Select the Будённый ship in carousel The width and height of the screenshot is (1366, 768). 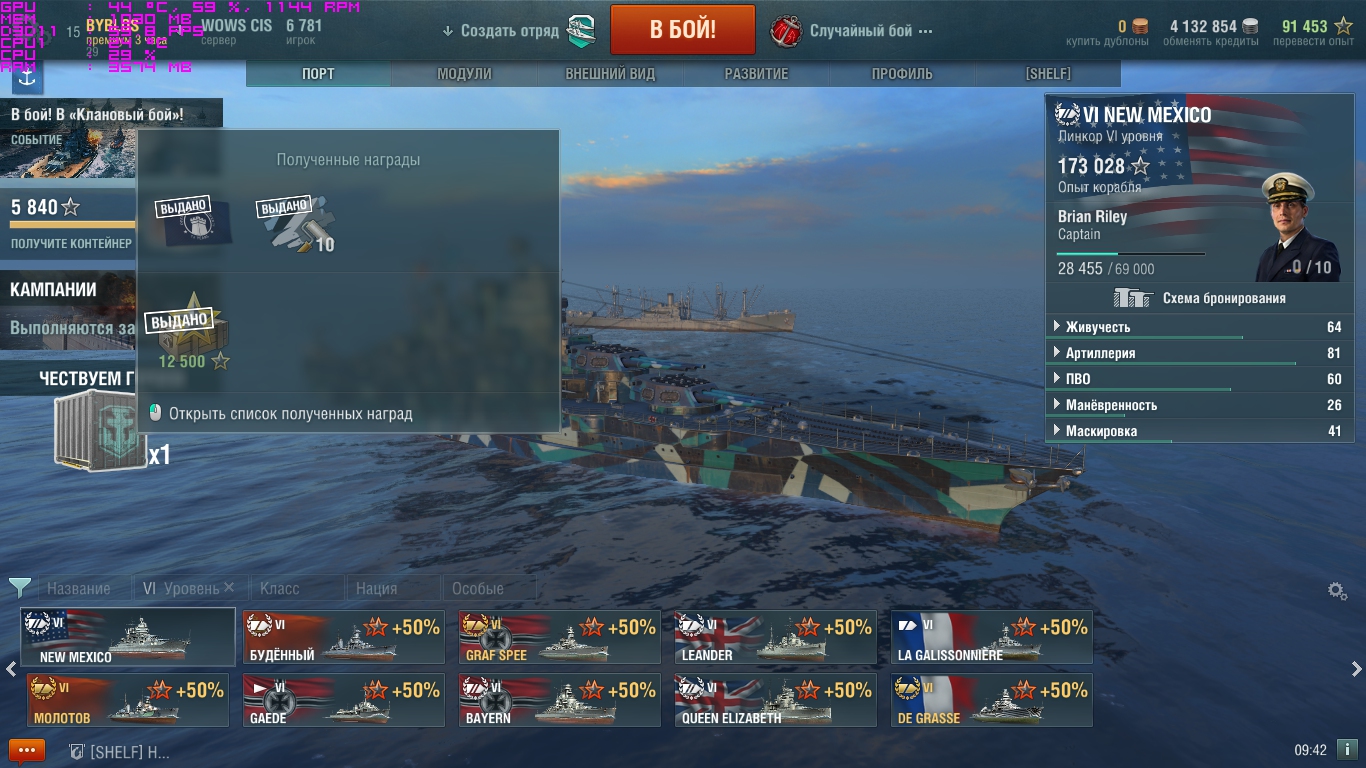[343, 637]
